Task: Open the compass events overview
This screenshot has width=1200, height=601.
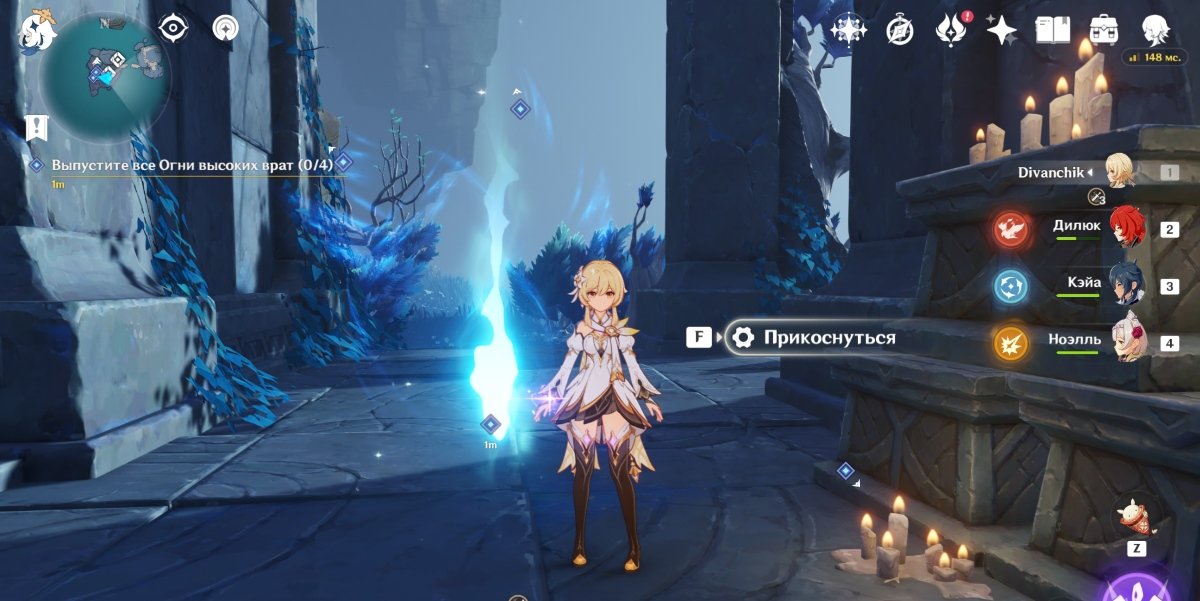Action: coord(900,31)
